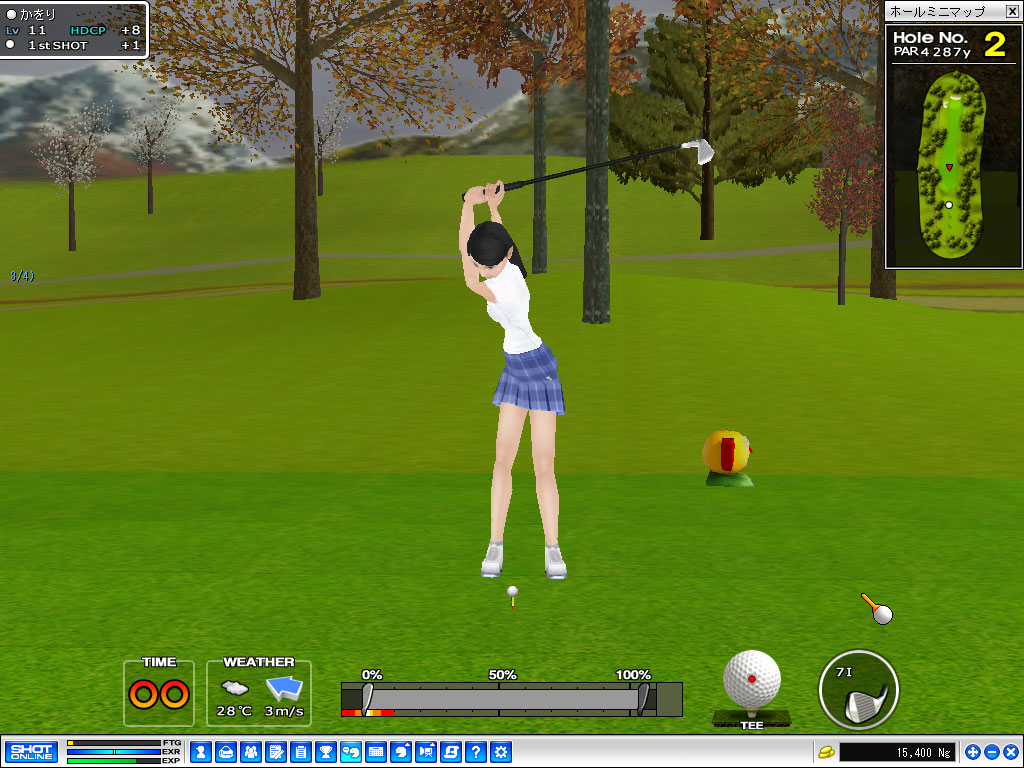1024x768 pixels.
Task: Open the 7I club selector
Action: point(858,690)
